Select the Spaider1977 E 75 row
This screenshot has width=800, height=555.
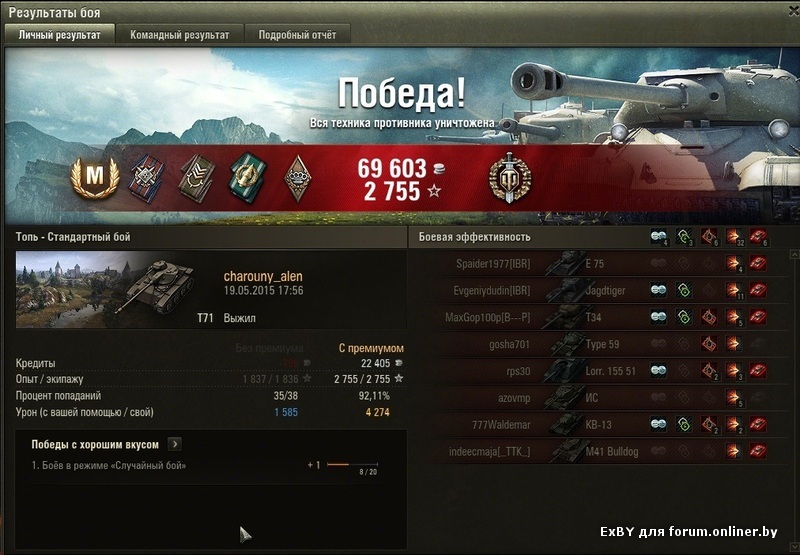(600, 264)
